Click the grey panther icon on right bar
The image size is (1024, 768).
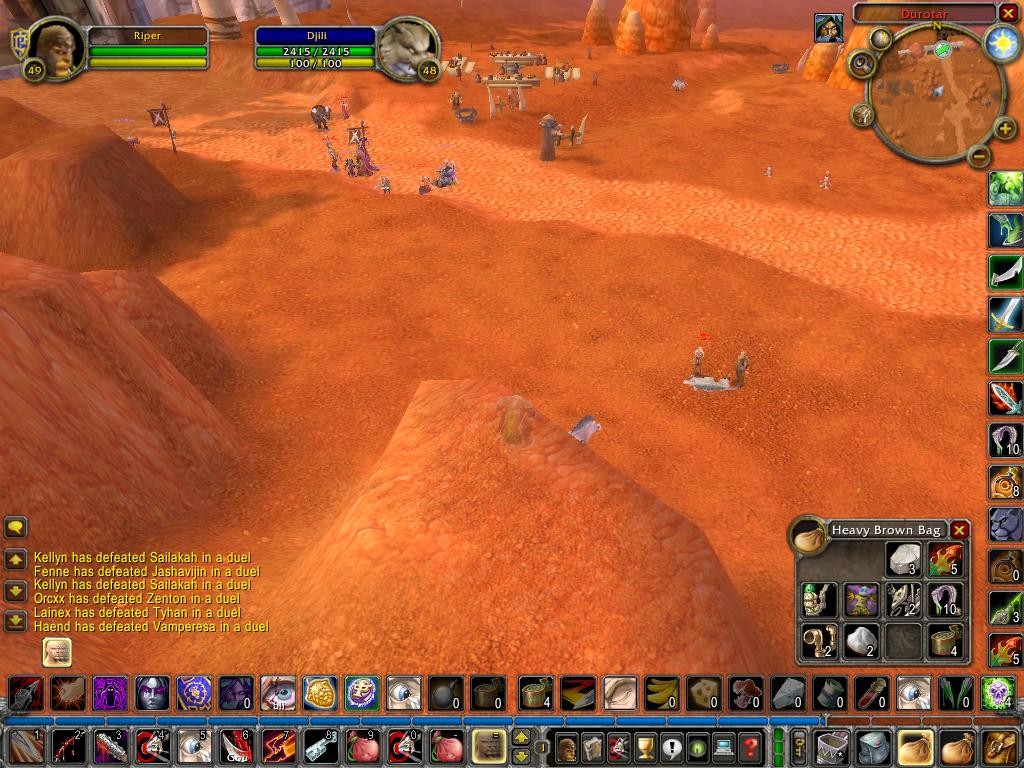click(x=1005, y=523)
